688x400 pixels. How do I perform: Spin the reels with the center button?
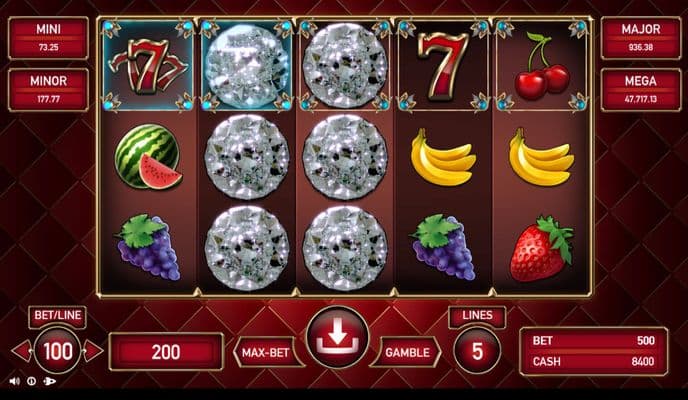click(338, 338)
